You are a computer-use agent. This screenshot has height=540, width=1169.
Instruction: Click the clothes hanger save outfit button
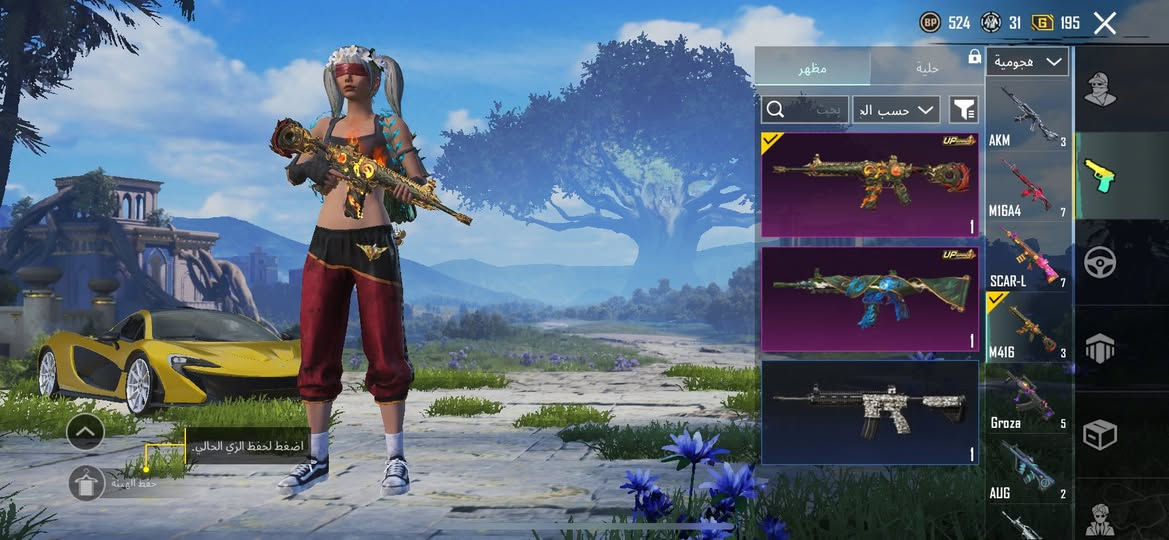86,483
